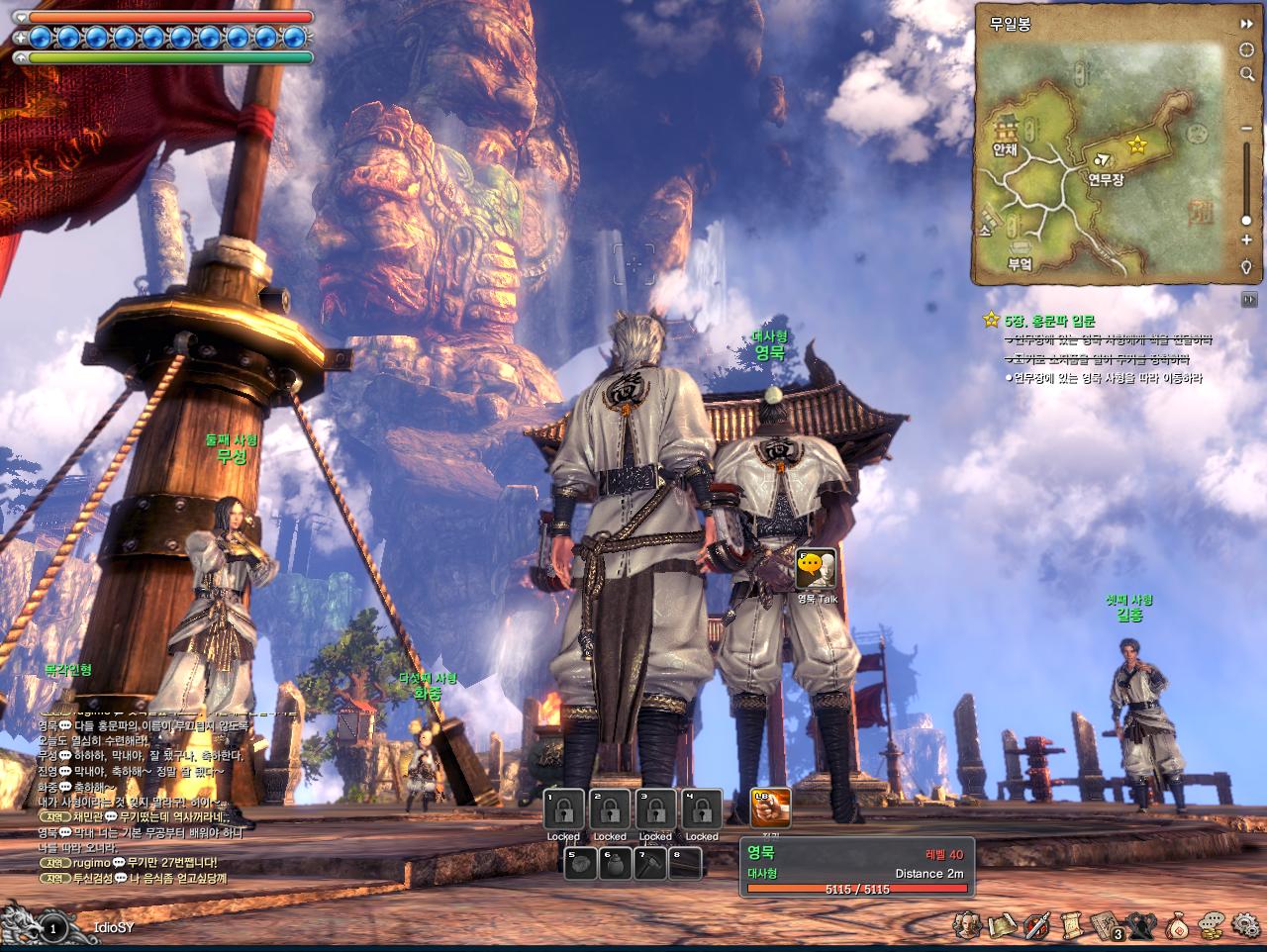The image size is (1267, 952).
Task: Open the folded map icon in the menu bar
Action: tap(1002, 925)
